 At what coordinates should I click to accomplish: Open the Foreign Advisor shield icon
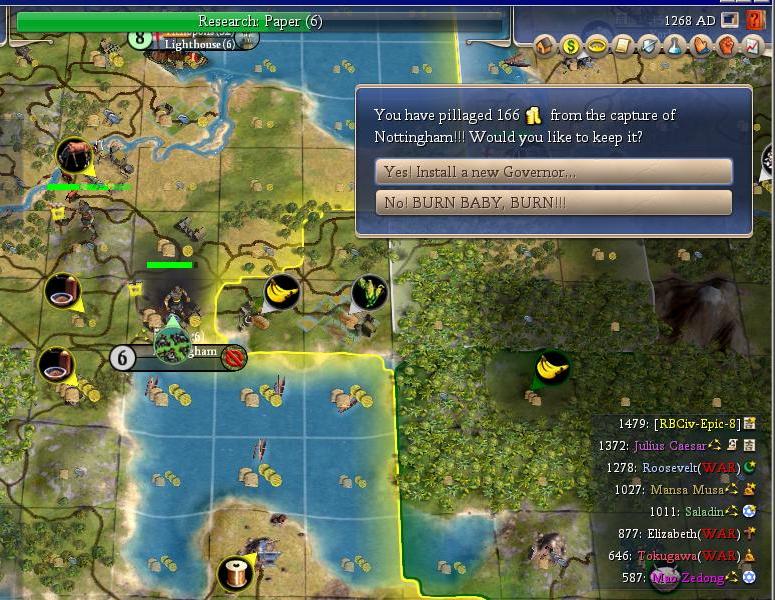tap(649, 45)
